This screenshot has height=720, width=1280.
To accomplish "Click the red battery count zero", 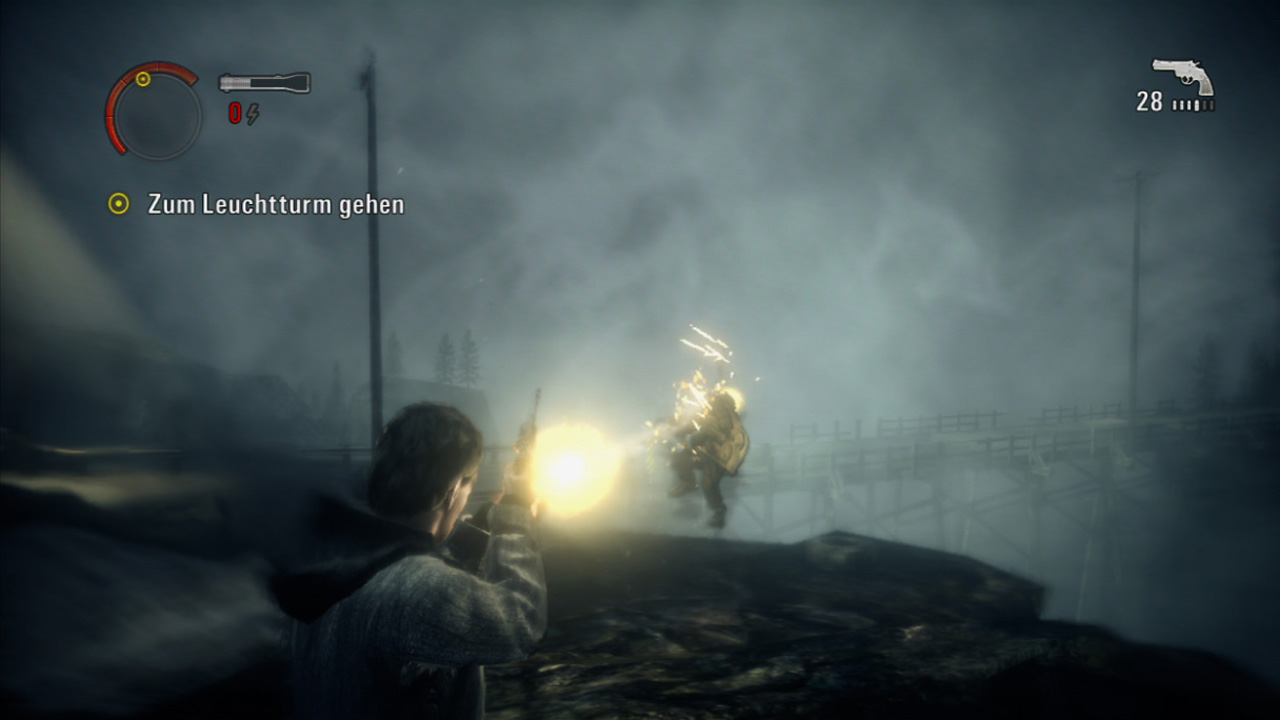I will [235, 113].
